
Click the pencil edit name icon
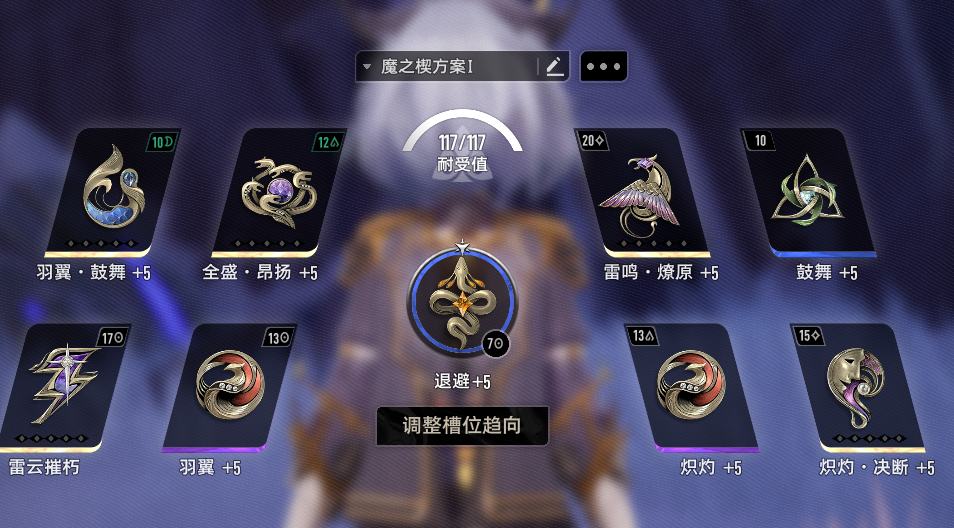(554, 67)
